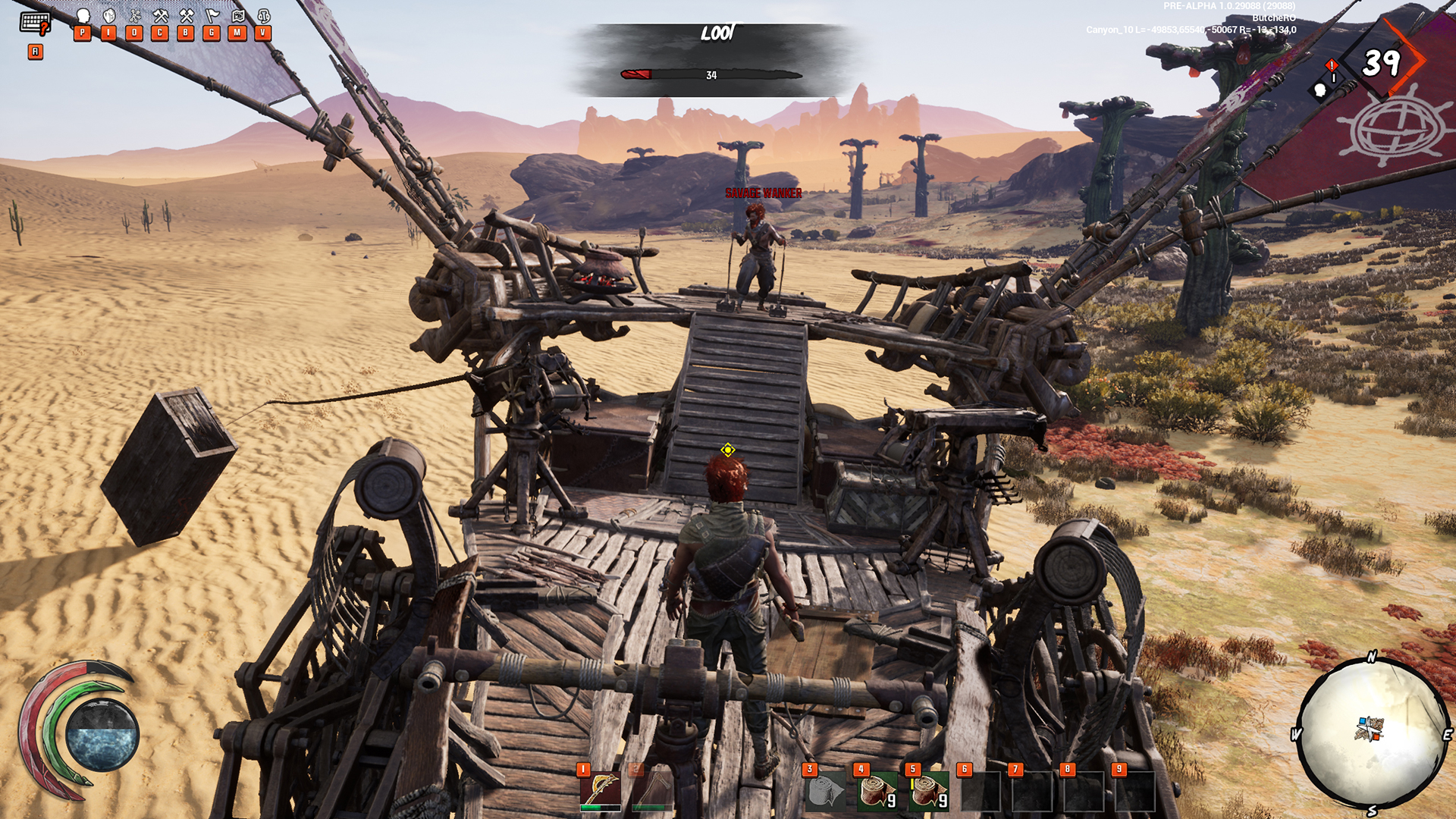This screenshot has width=1456, height=819.
Task: Click the circular compass minimap
Action: point(1373,732)
